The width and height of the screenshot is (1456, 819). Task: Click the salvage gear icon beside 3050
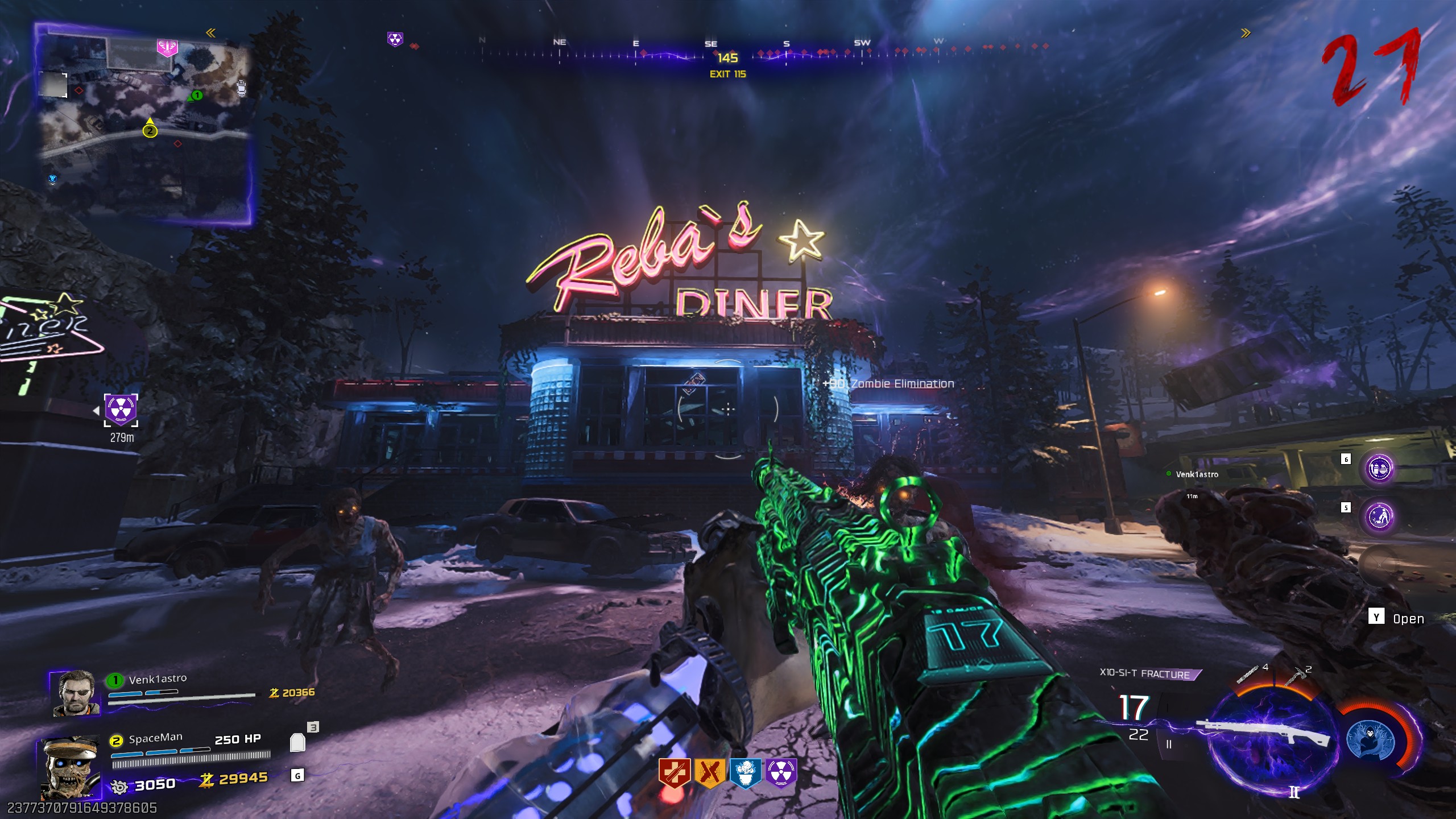(x=119, y=787)
